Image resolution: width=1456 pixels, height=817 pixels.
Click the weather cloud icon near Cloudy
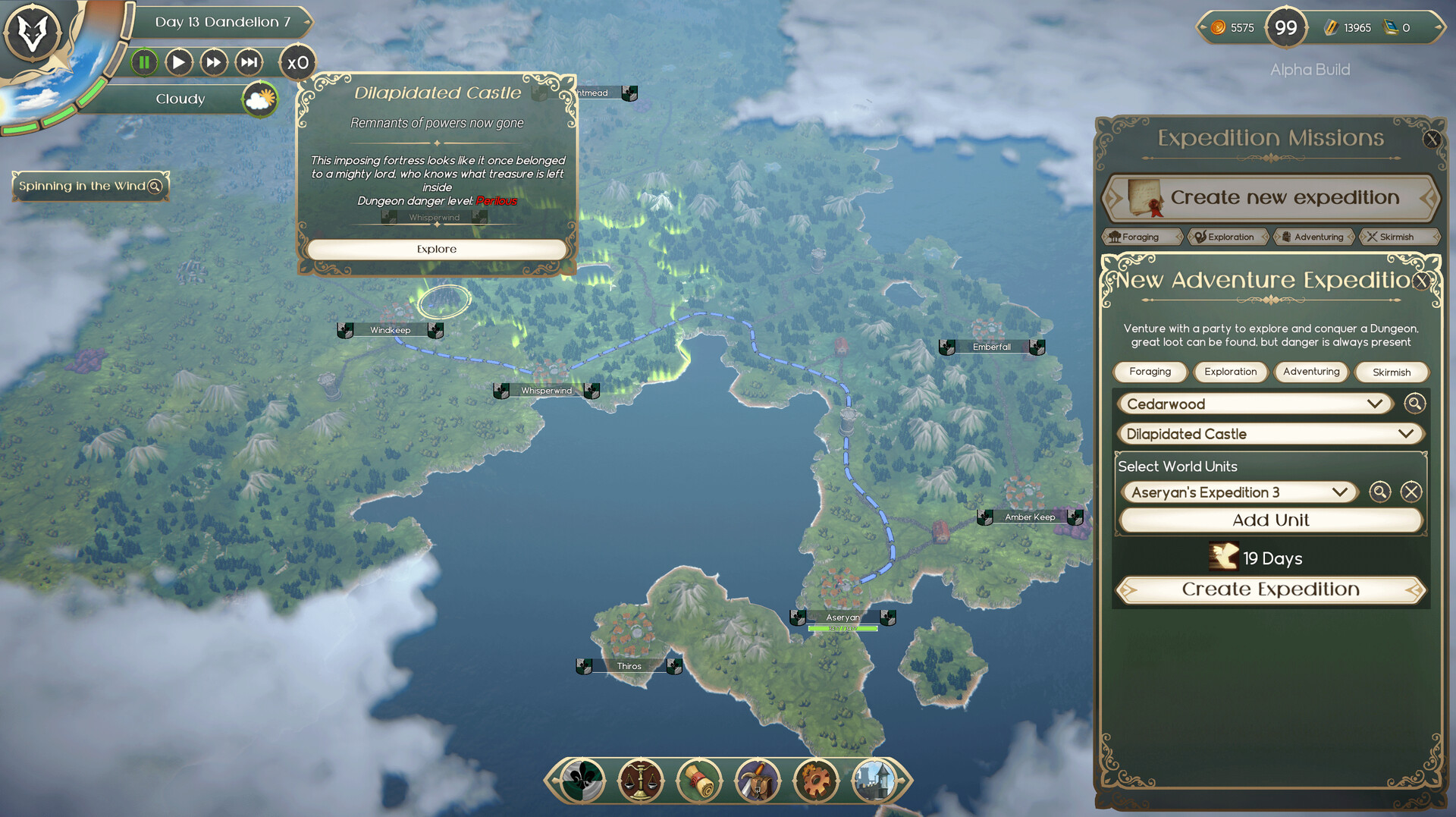[x=258, y=99]
